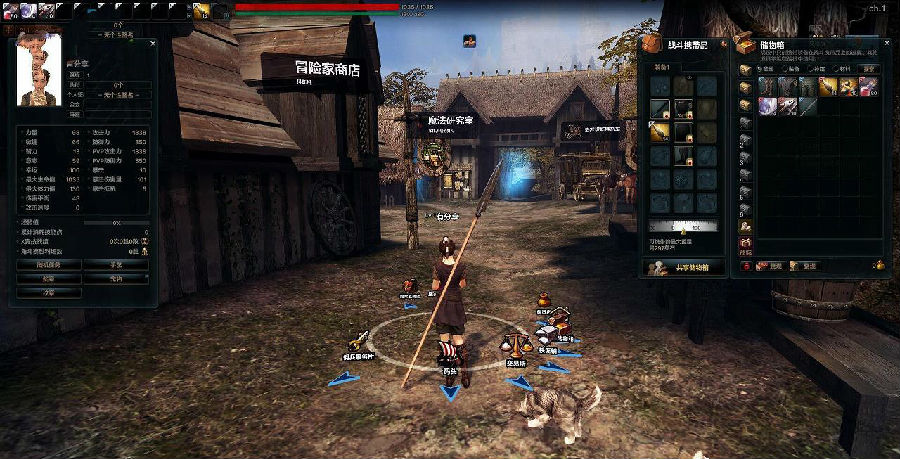This screenshot has height=459, width=900.
Task: Click the small square icon below the clock
Action: tap(469, 41)
